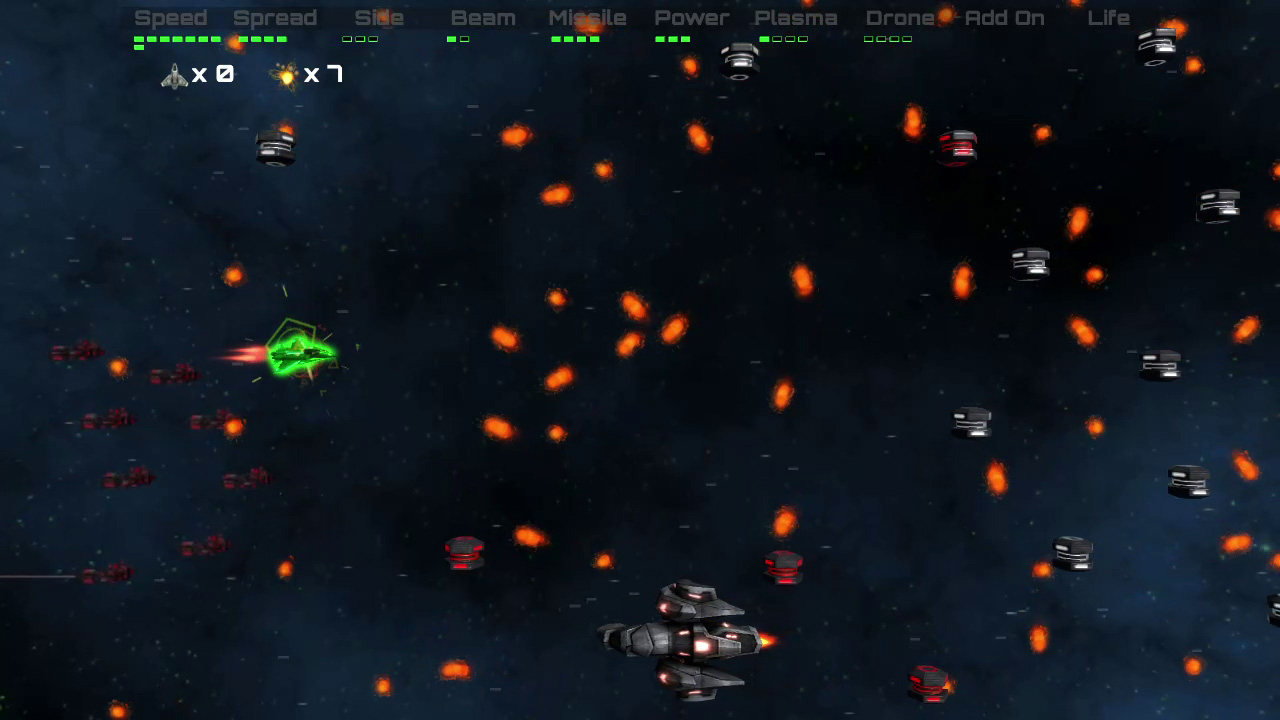Click the turret directly above the boss ship
This screenshot has width=1280, height=720.
783,568
